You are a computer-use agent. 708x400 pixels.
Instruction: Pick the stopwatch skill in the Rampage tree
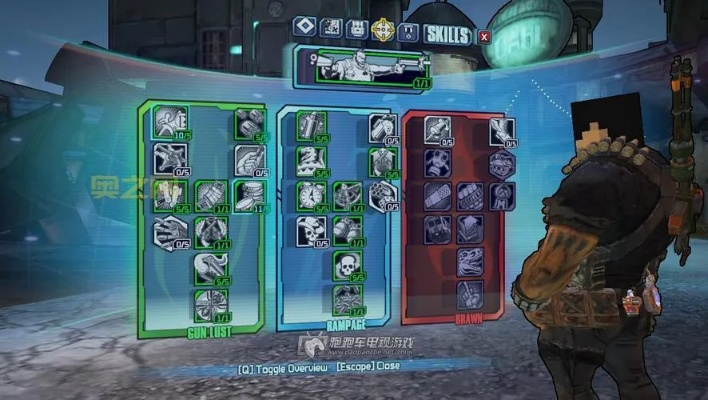(x=310, y=193)
